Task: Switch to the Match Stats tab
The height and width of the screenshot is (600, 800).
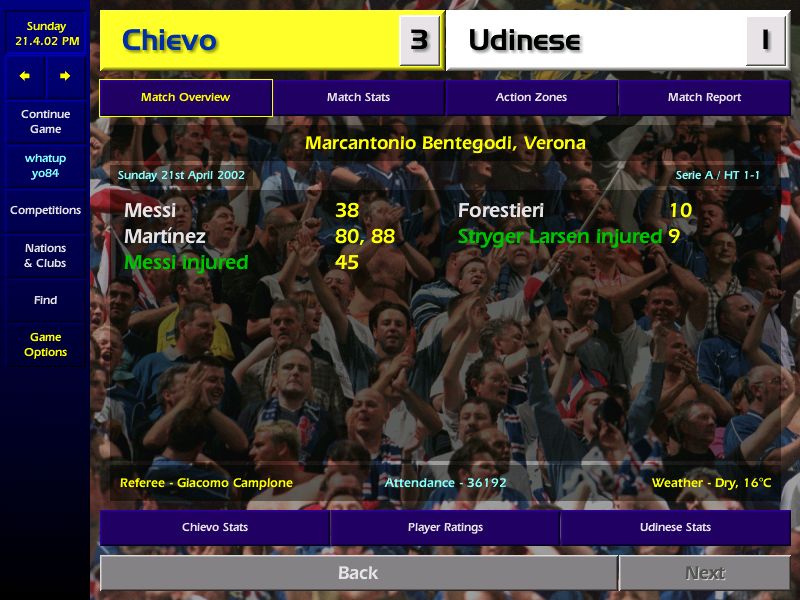Action: (358, 97)
